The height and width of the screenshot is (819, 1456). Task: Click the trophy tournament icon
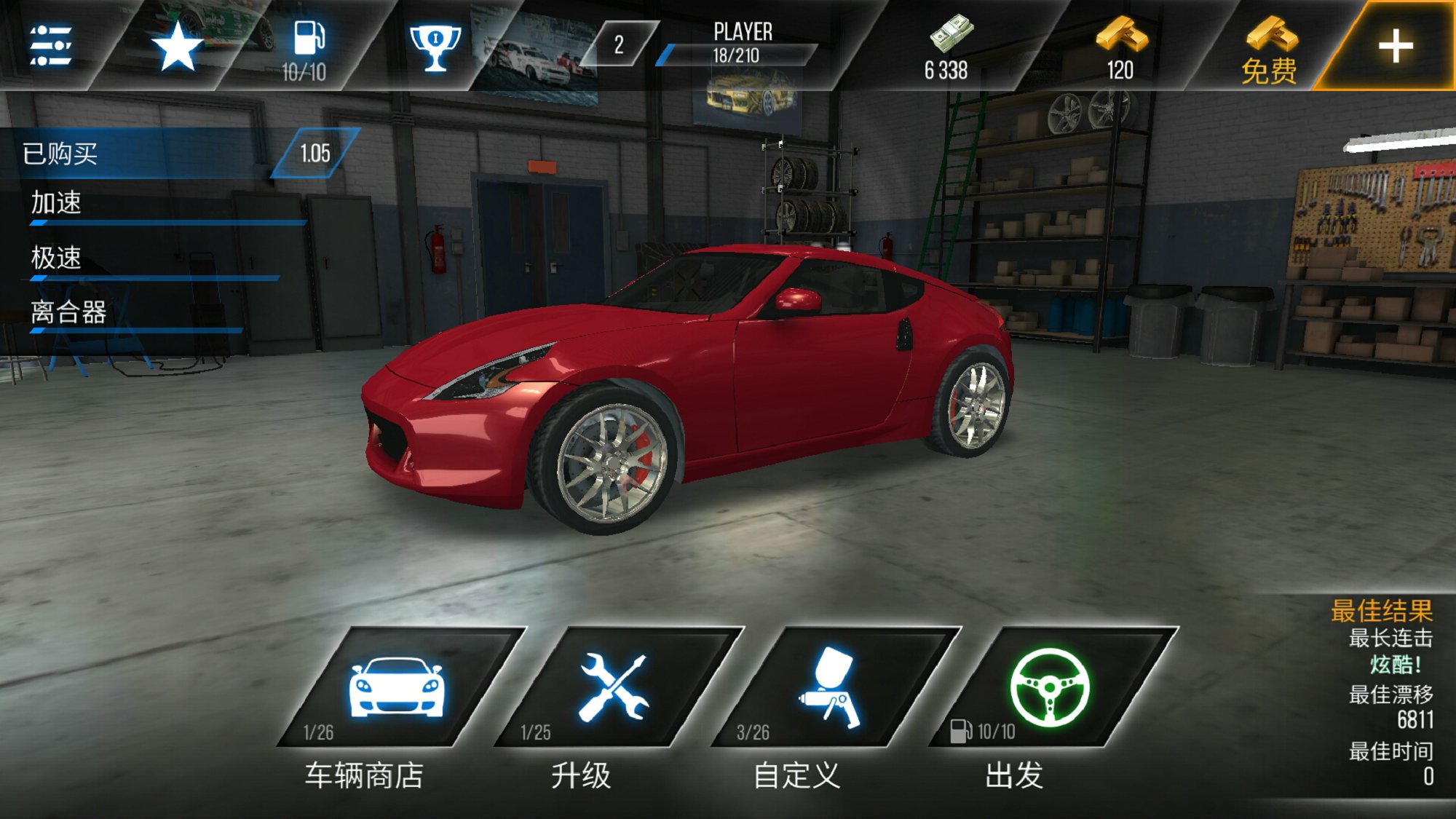(437, 47)
